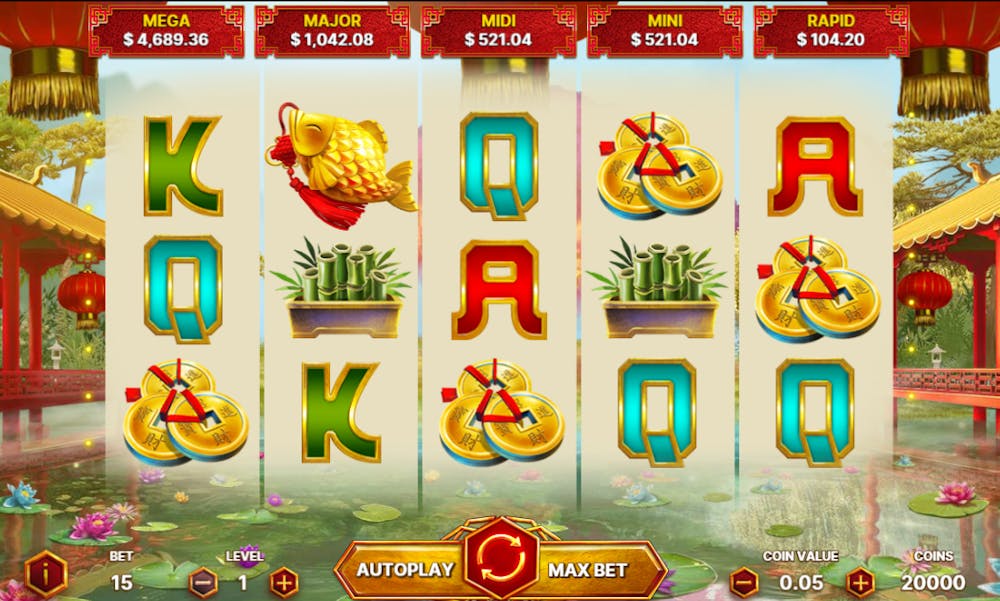Raise the coin value

point(860,581)
